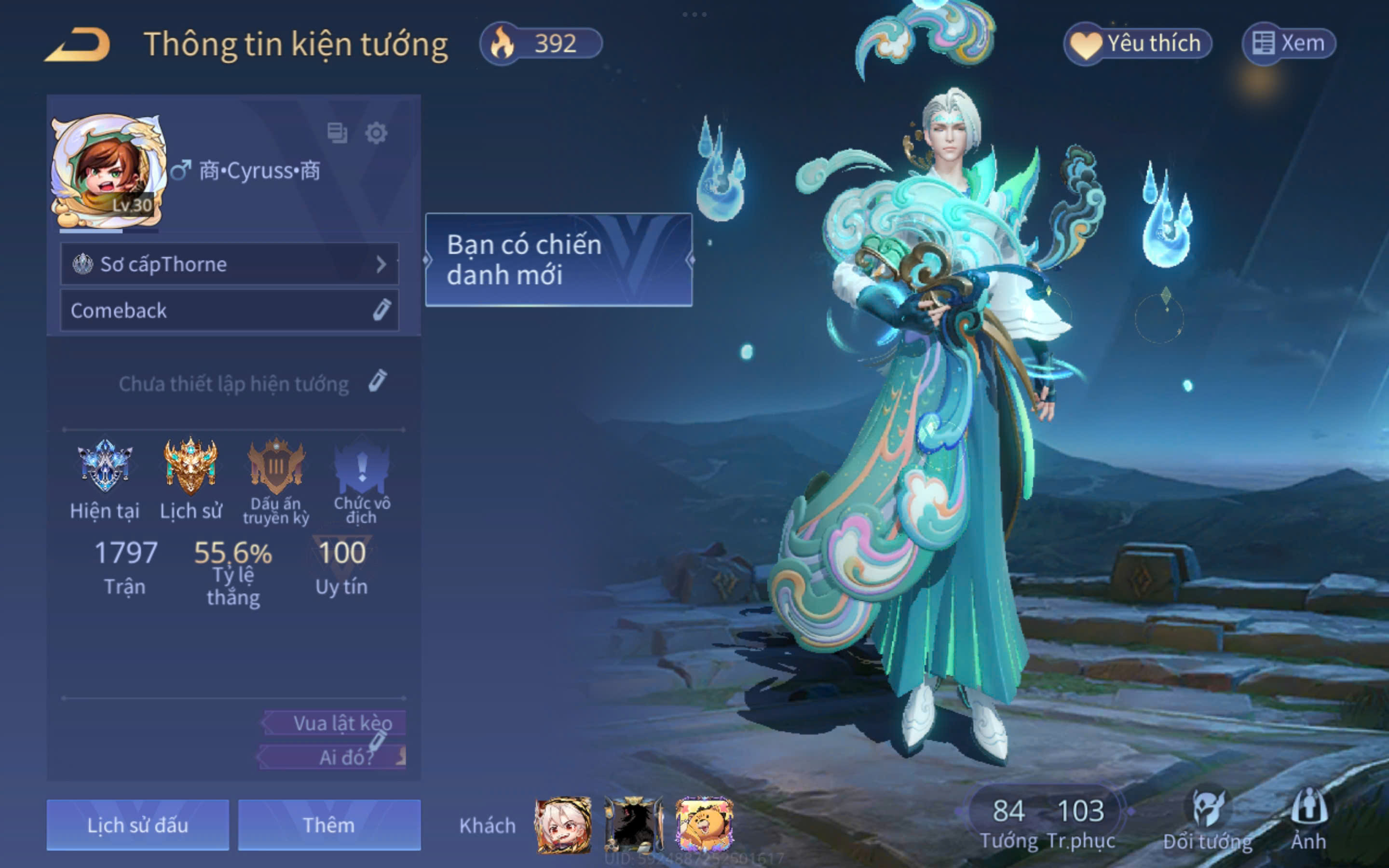Open Chức vô địch badge

(362, 466)
